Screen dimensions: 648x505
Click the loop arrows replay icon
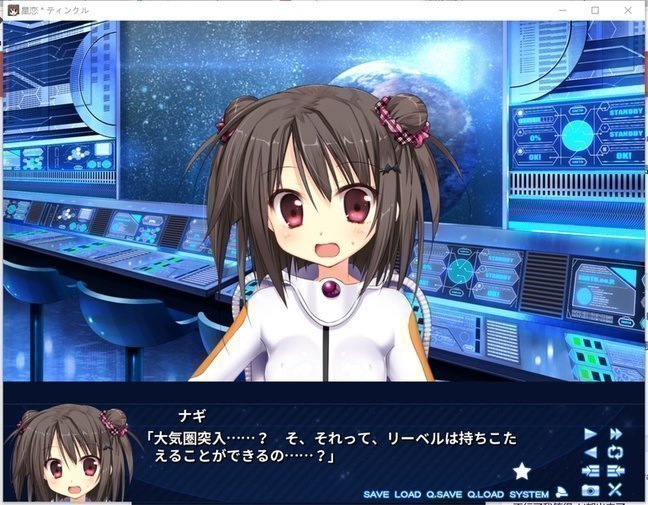616,452
